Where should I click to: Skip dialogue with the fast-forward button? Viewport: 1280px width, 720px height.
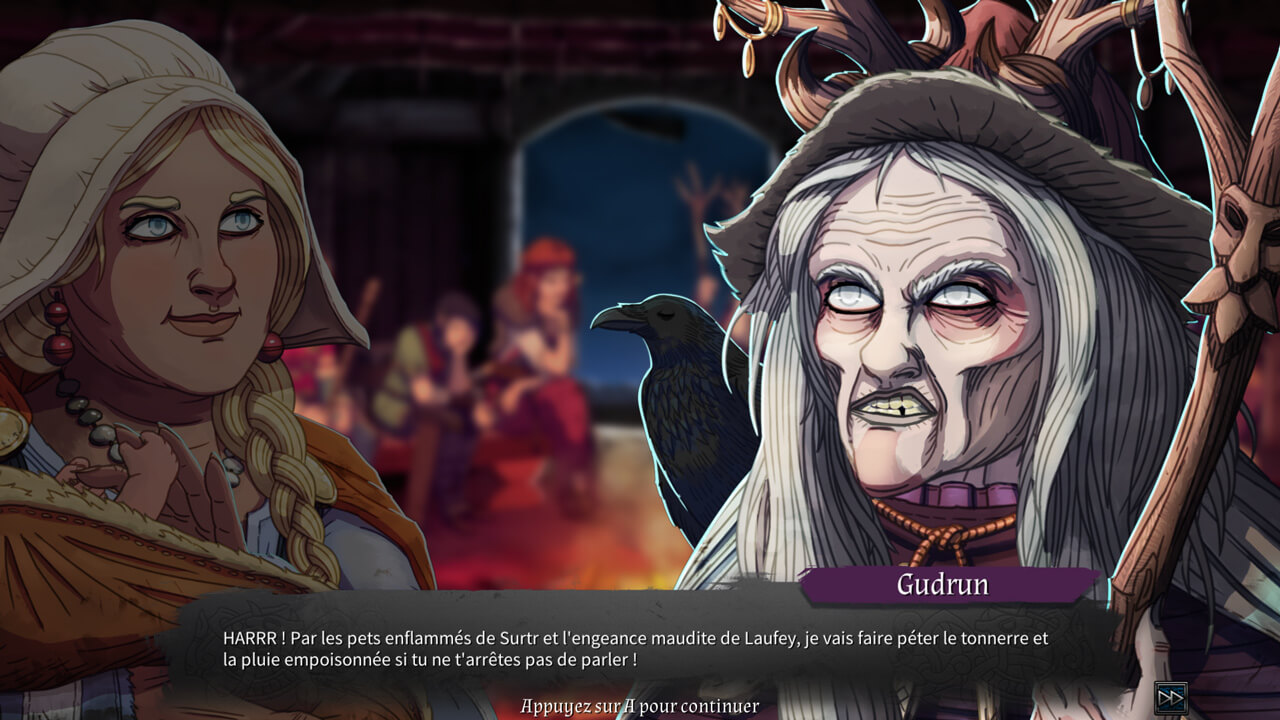click(1170, 696)
